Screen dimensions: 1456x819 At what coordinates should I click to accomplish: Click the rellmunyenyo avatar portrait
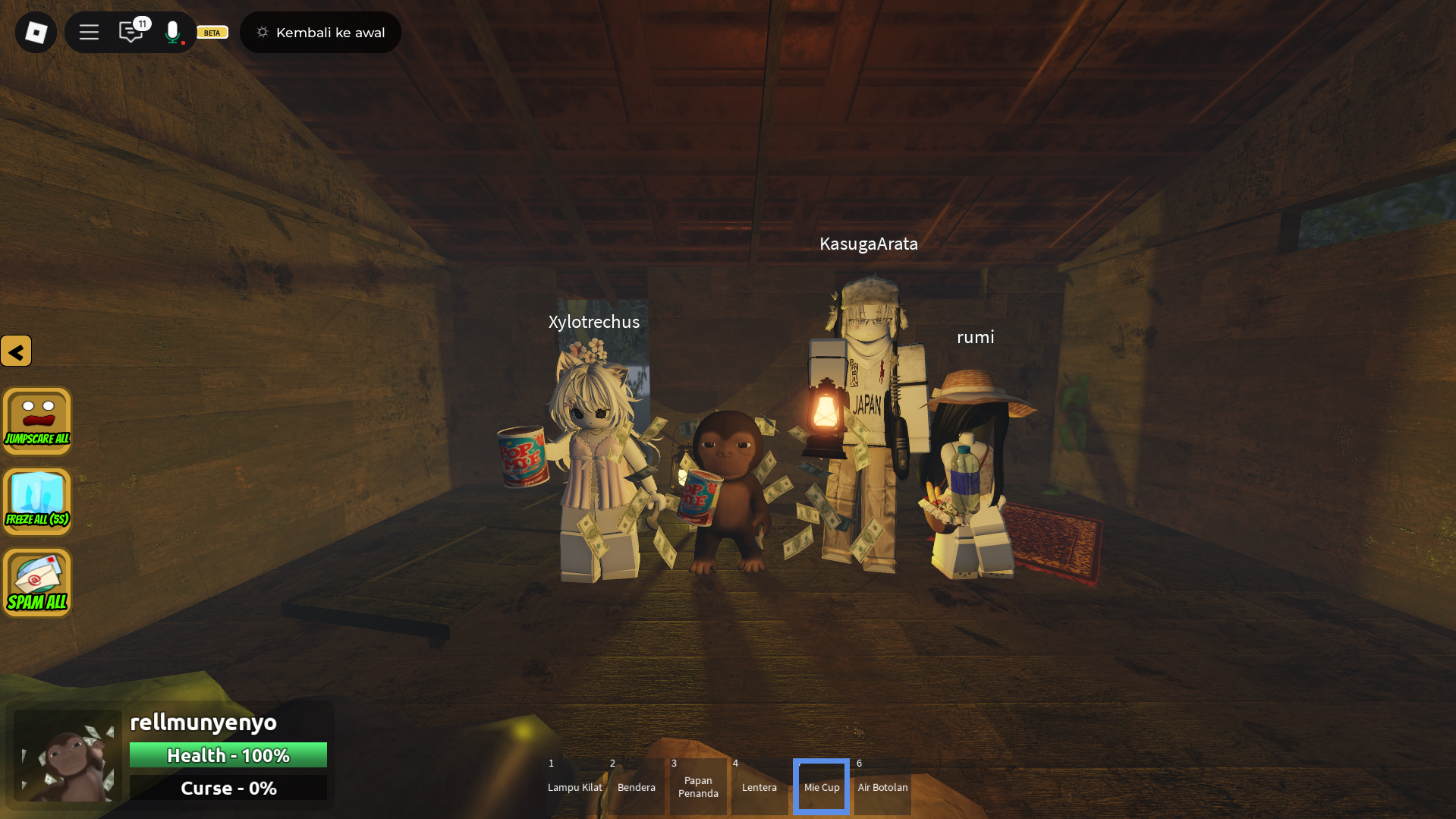(68, 756)
